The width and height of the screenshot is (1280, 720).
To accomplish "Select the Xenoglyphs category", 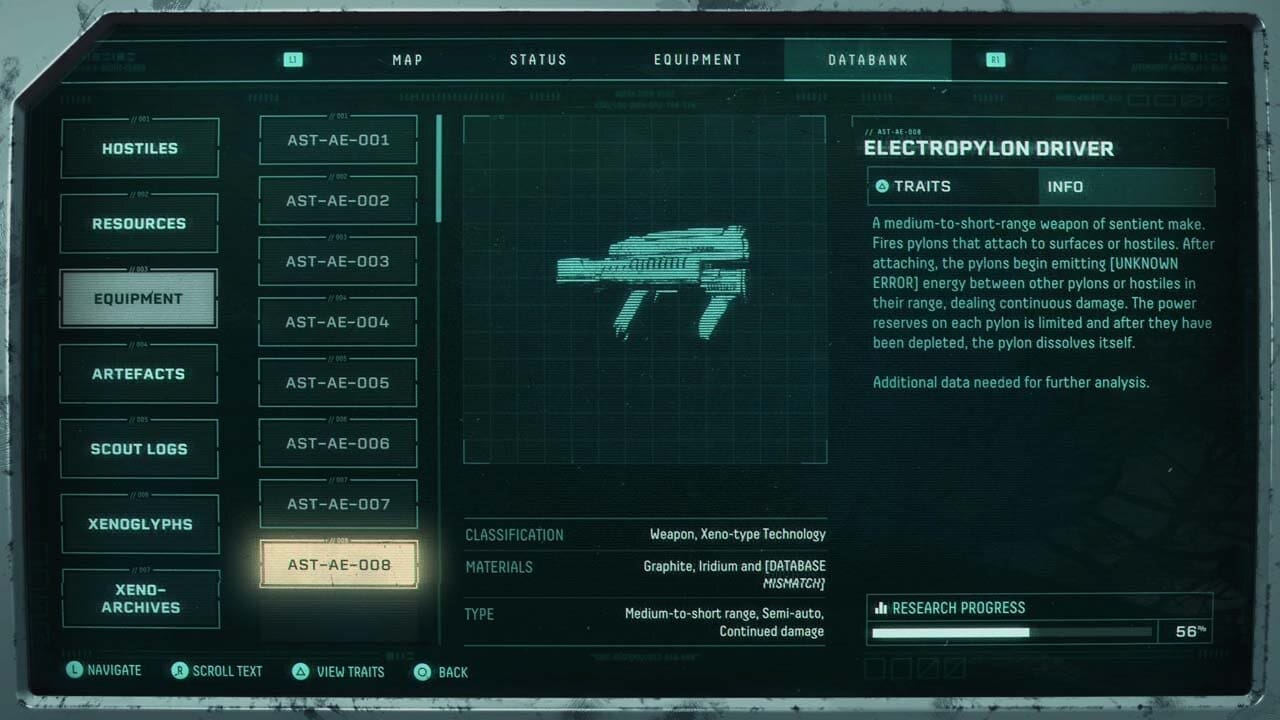I will (139, 524).
